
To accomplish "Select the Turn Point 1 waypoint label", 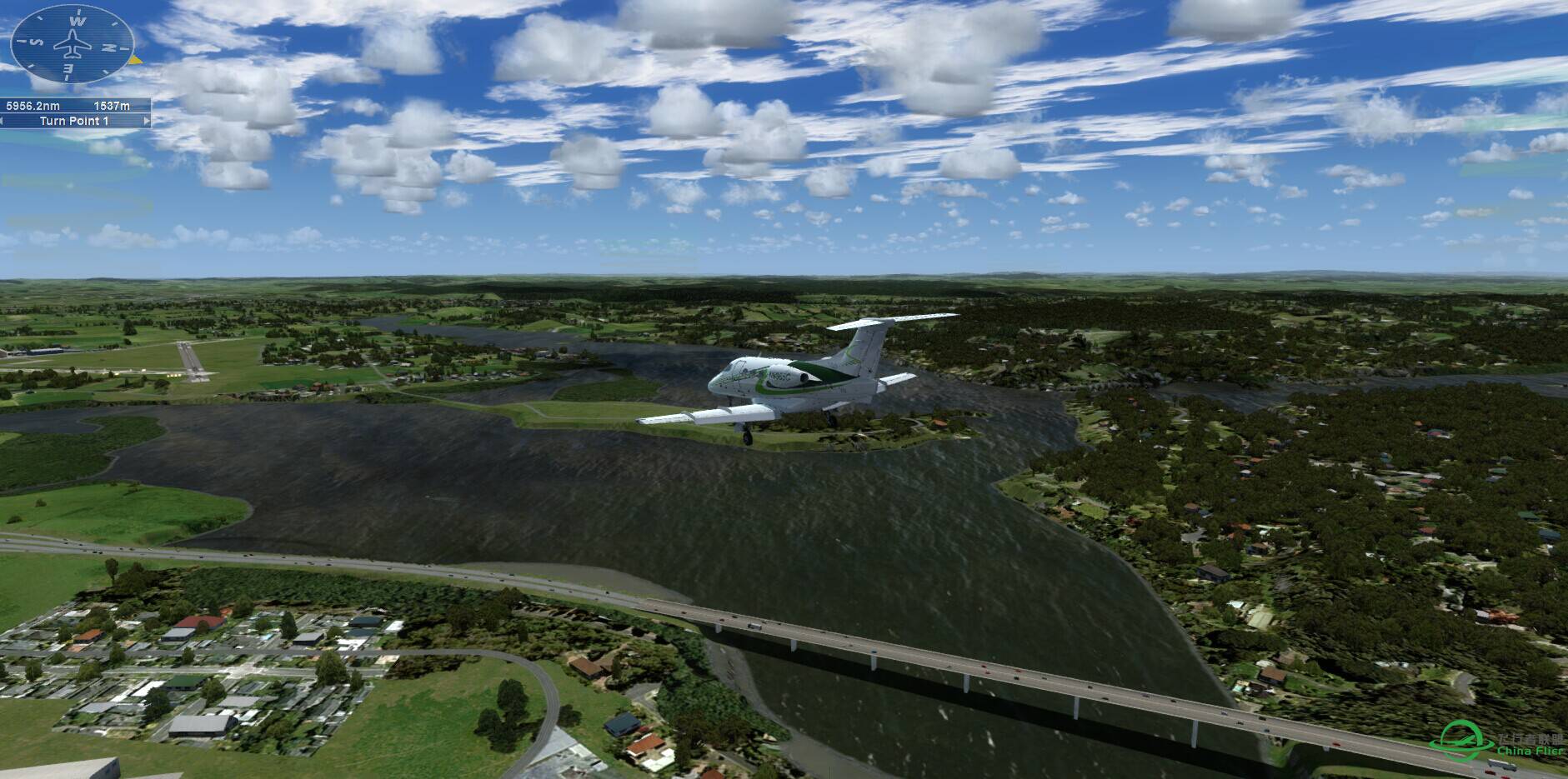I will pos(75,122).
